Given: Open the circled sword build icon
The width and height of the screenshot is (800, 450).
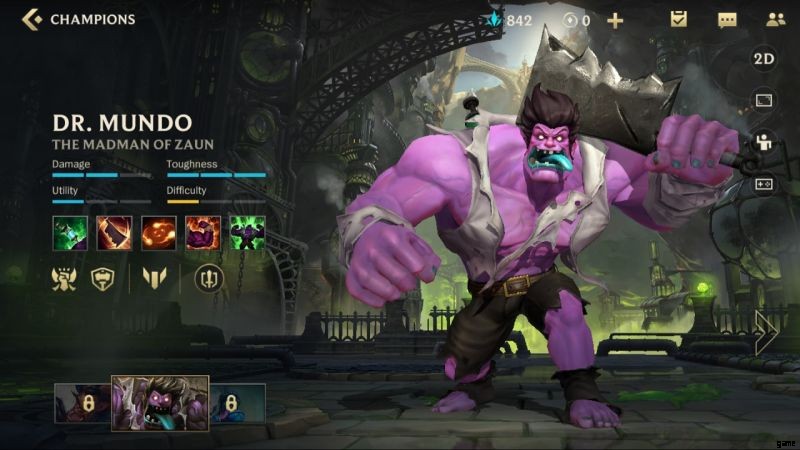Looking at the screenshot, I should click(x=209, y=279).
